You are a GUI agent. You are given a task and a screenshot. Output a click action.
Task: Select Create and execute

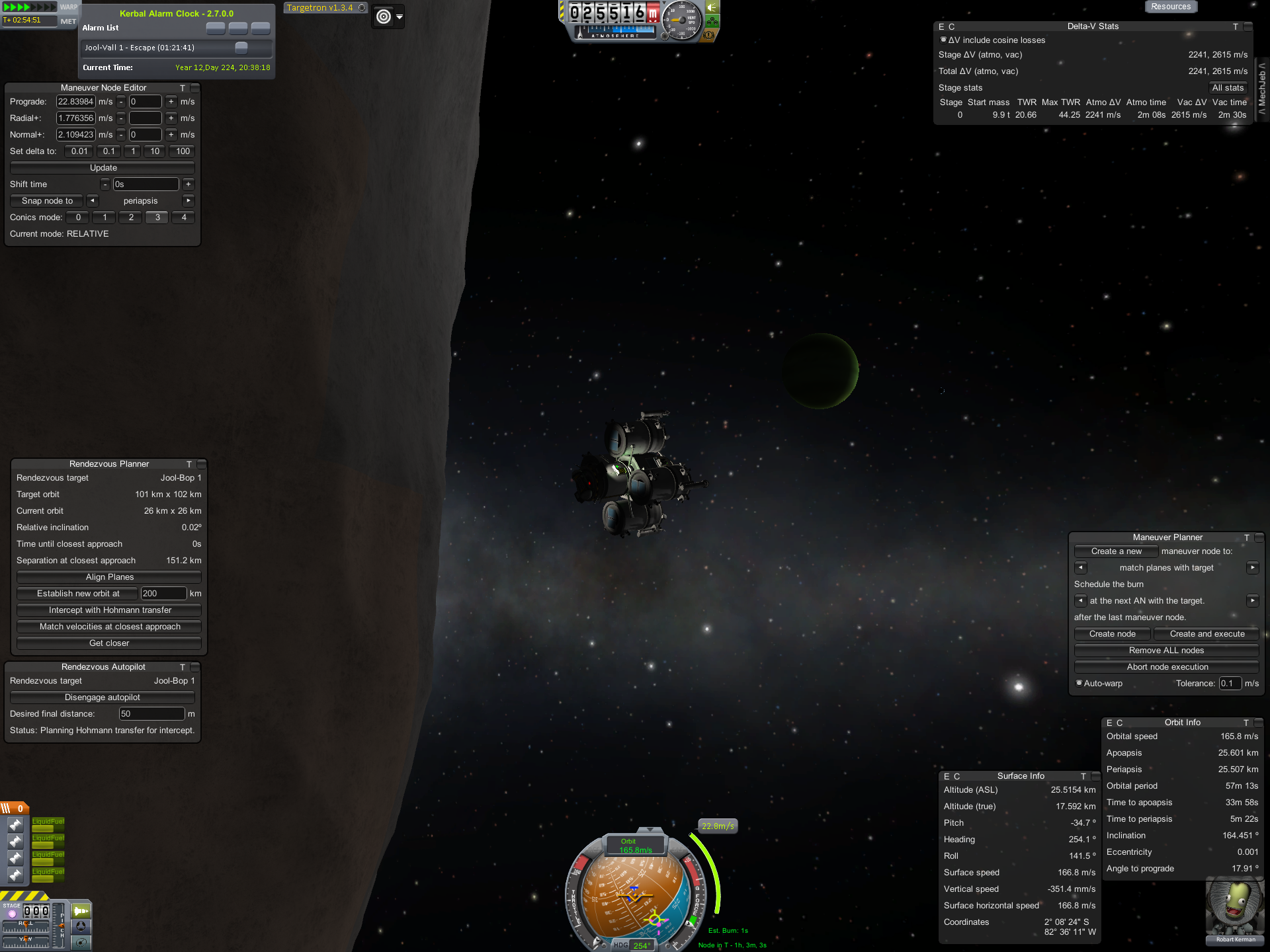click(x=1206, y=634)
